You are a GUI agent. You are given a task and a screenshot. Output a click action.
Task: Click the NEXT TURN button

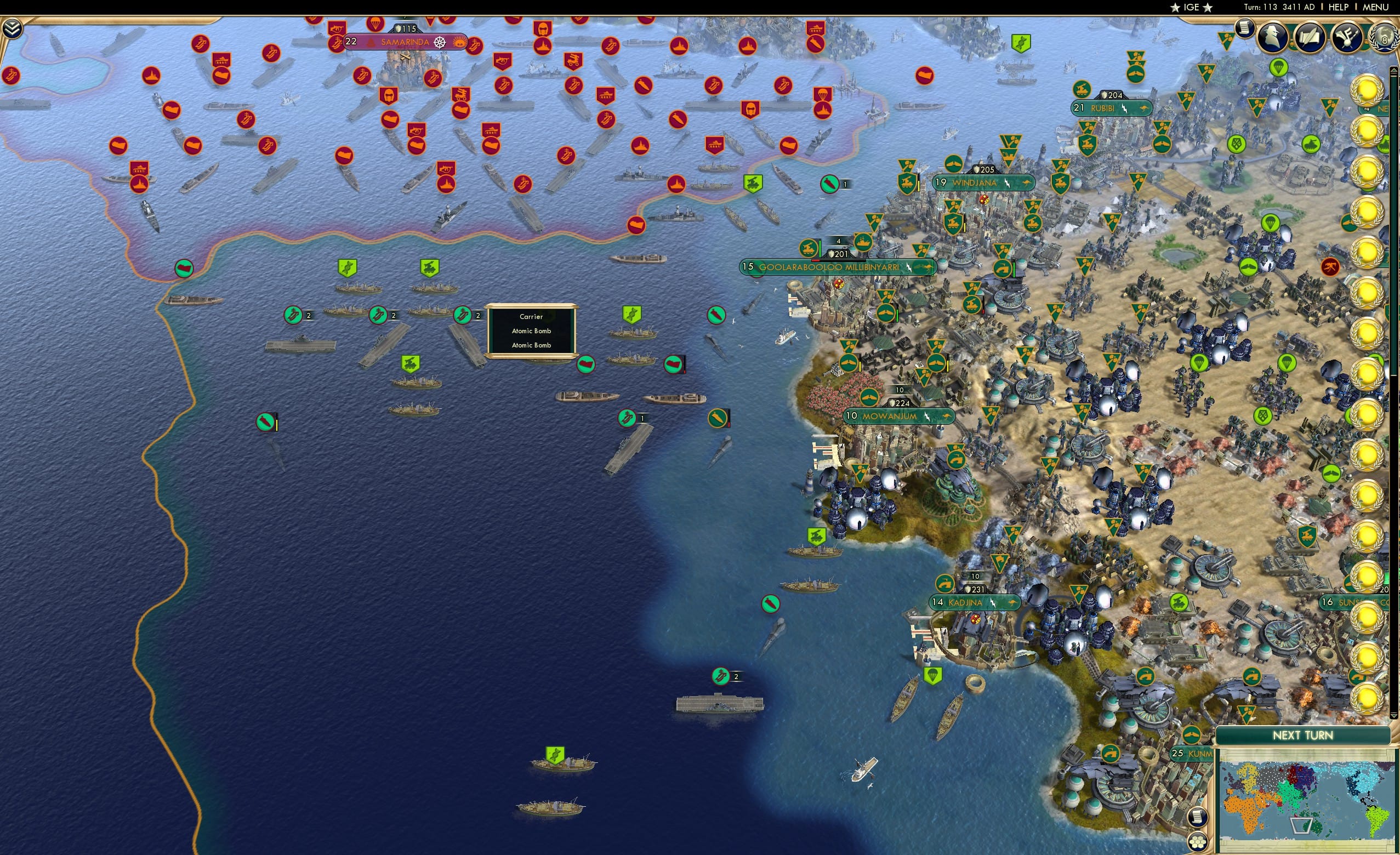1303,734
